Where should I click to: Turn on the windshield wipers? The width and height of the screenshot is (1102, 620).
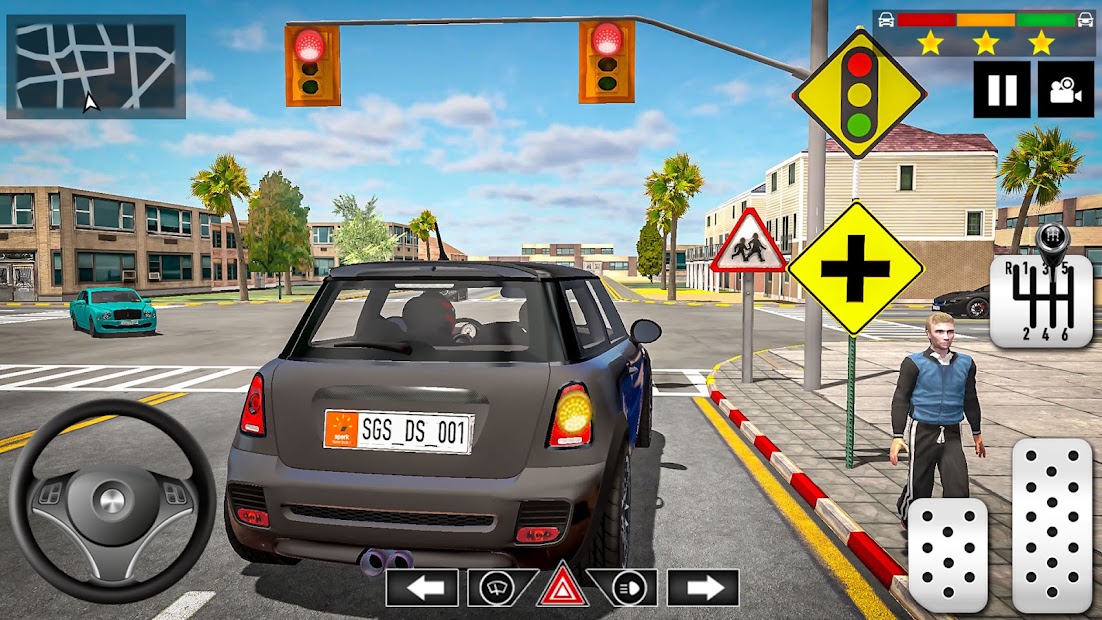(497, 588)
